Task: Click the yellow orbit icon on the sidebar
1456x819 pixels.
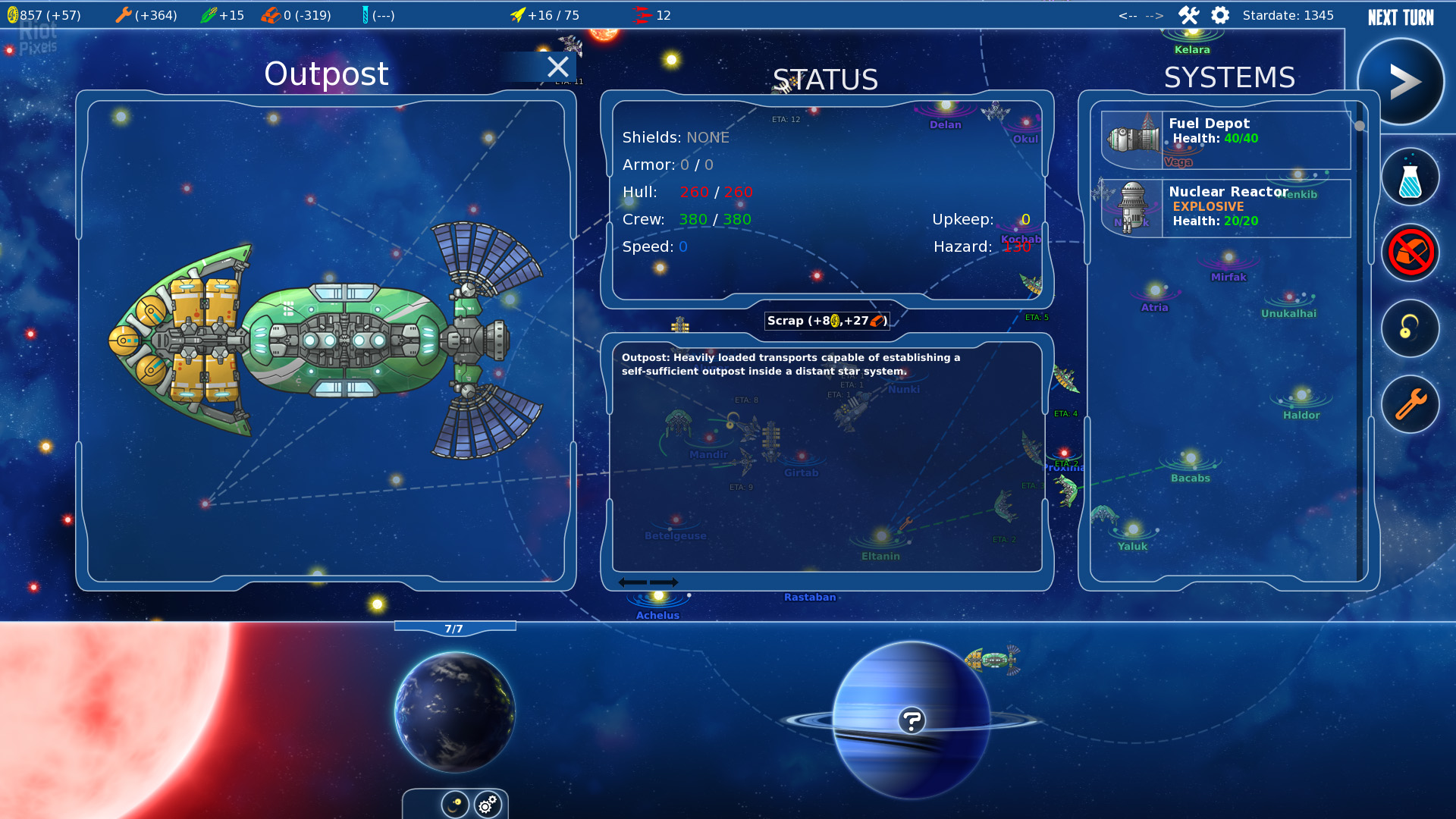Action: tap(1410, 328)
